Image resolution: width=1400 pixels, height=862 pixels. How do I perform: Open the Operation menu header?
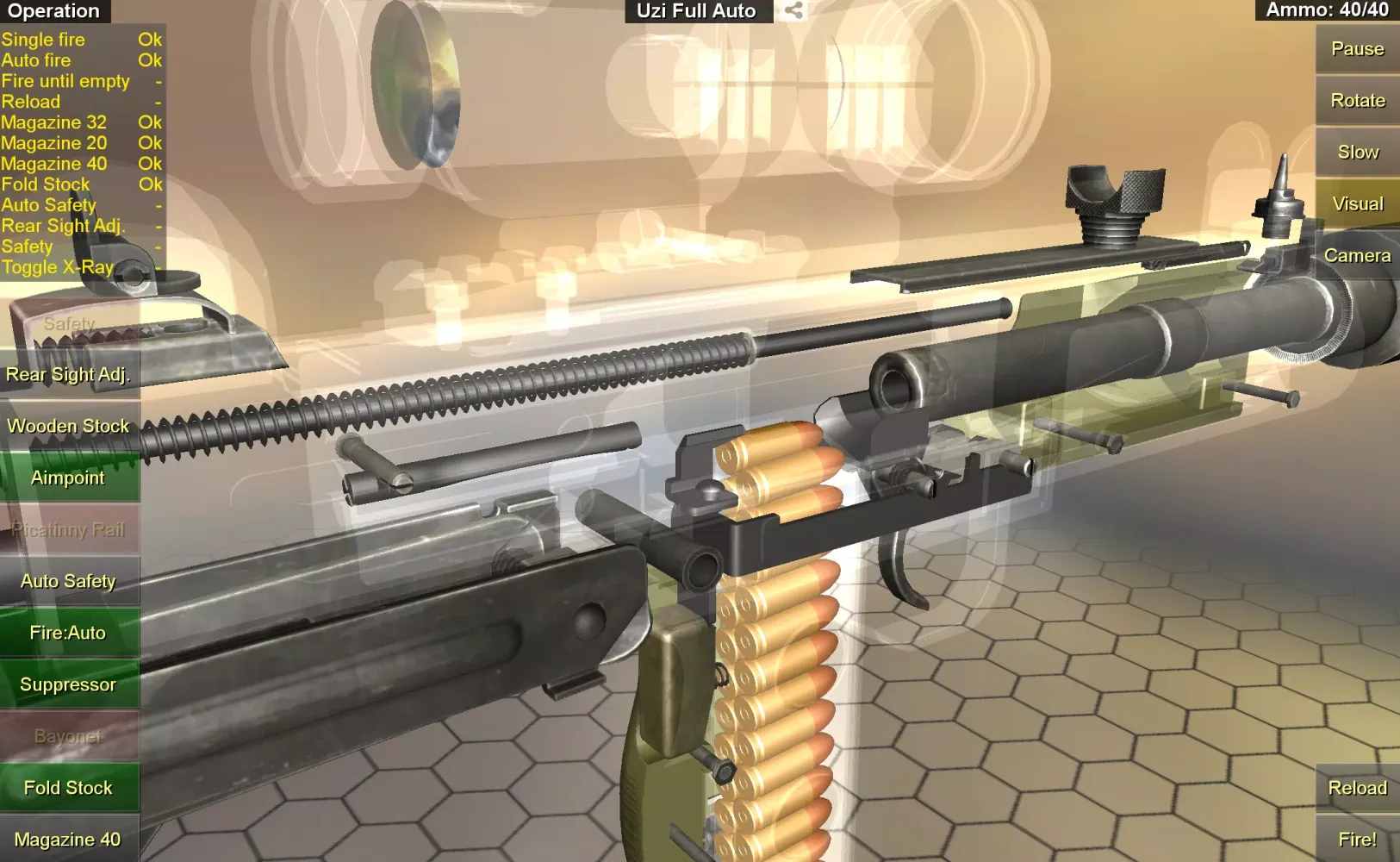[x=53, y=11]
